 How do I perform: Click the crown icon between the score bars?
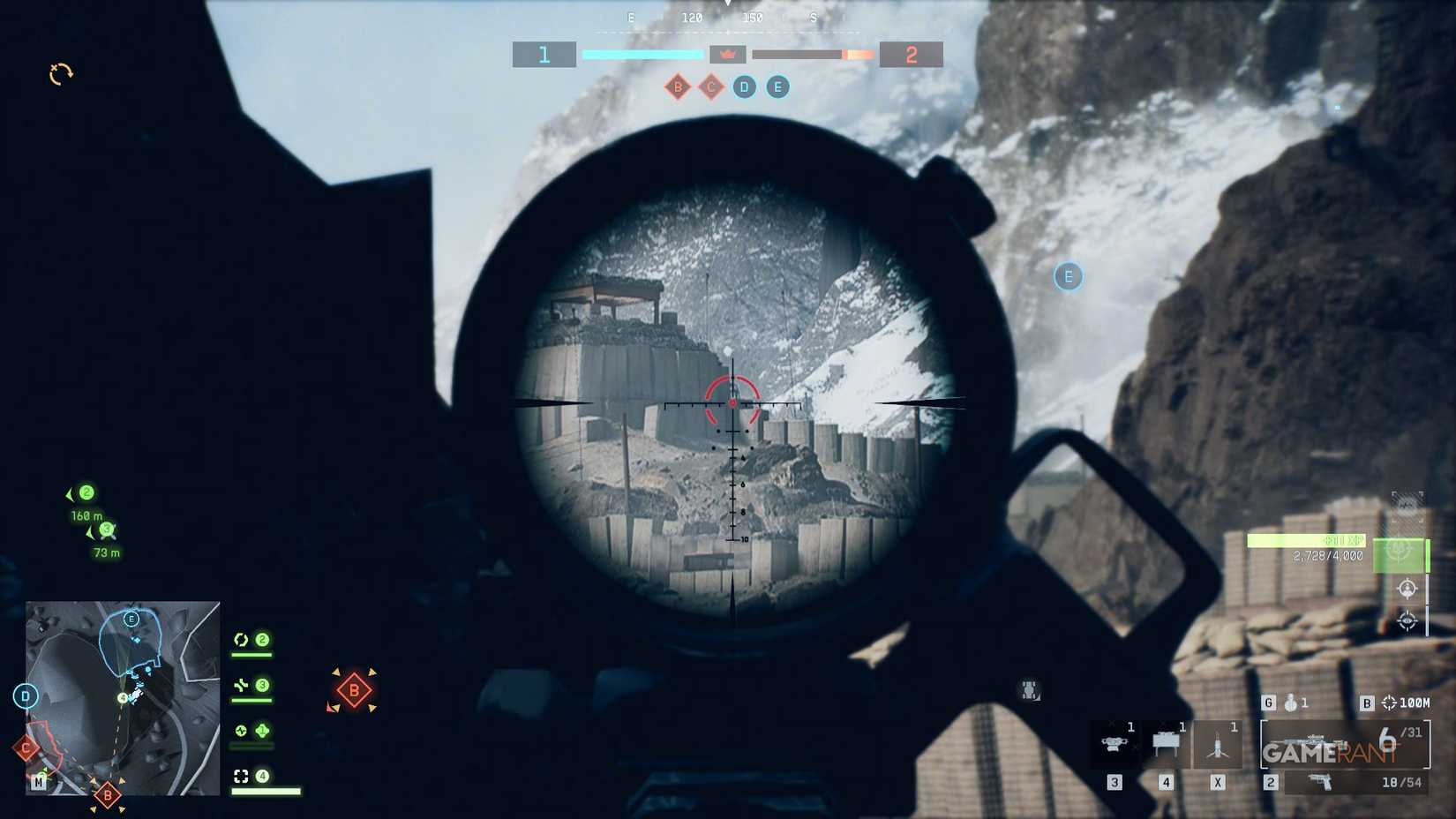[730, 54]
